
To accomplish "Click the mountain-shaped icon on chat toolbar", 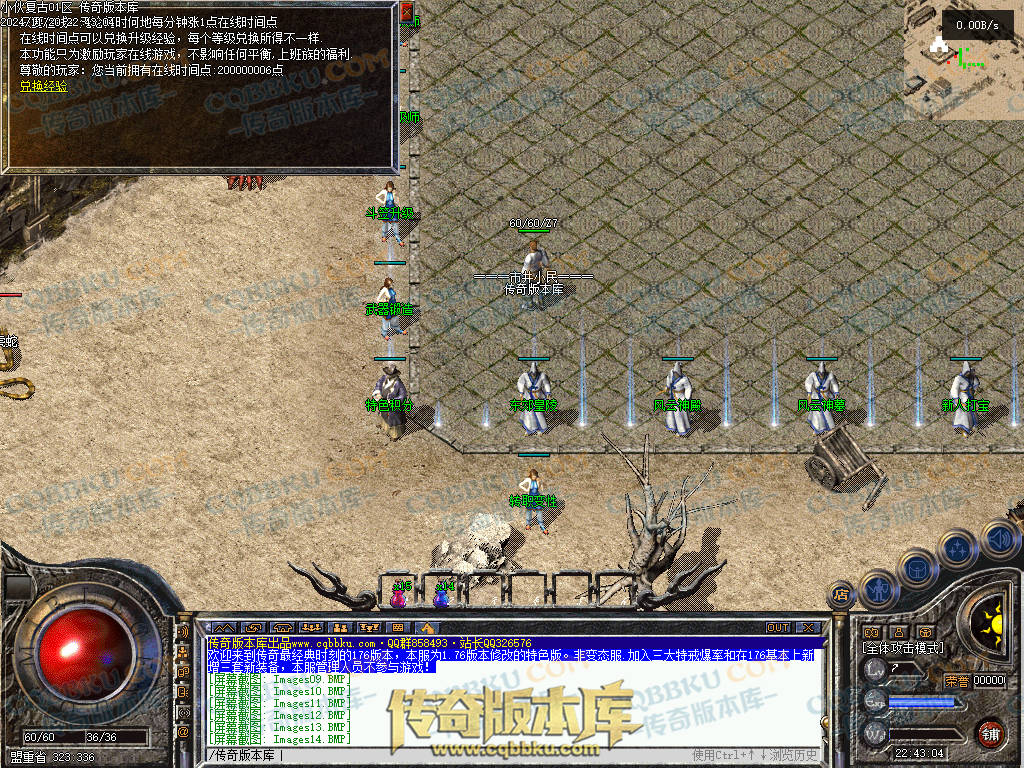I will point(222,628).
